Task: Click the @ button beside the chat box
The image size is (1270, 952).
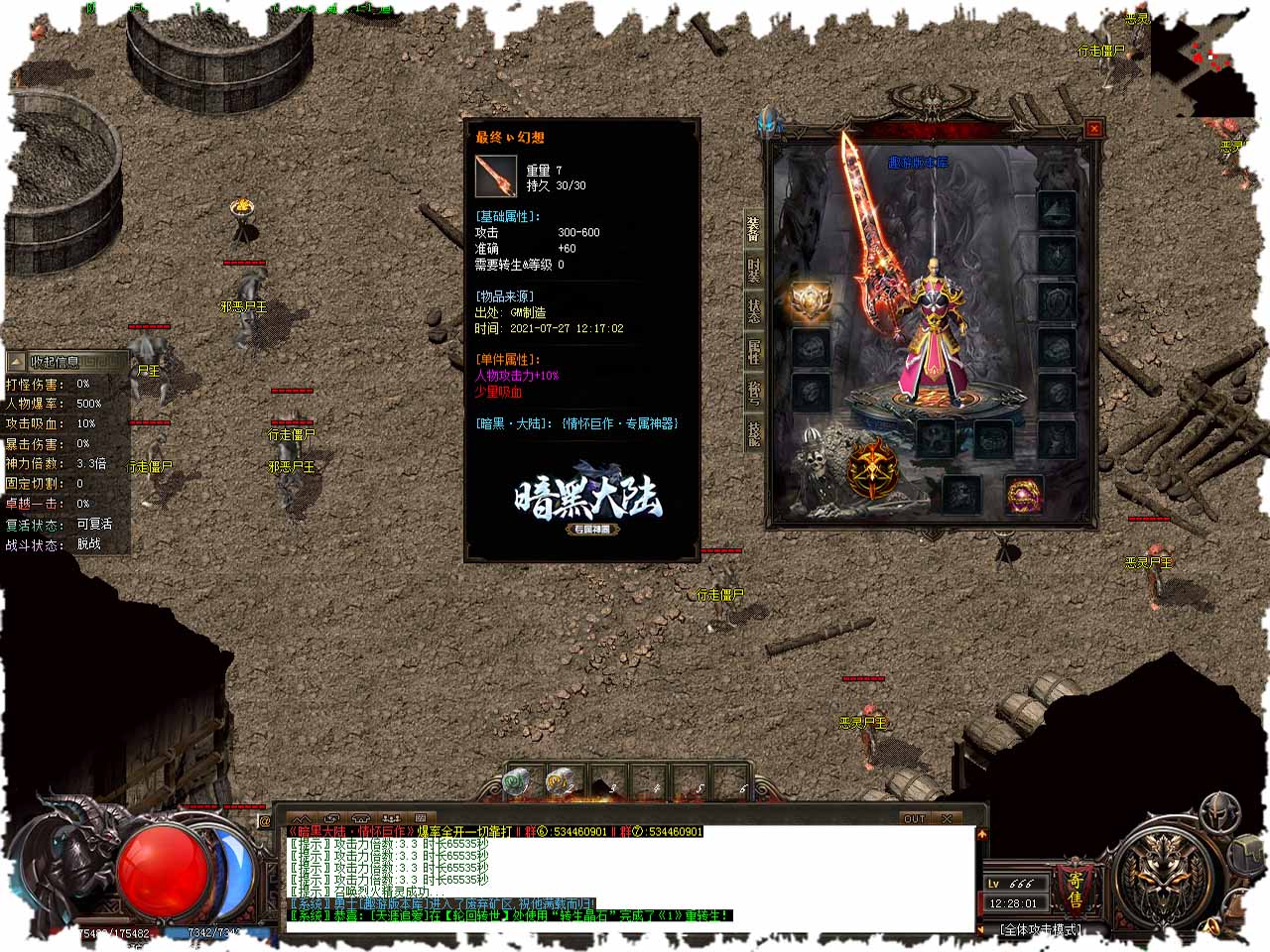Action: pyautogui.click(x=265, y=821)
